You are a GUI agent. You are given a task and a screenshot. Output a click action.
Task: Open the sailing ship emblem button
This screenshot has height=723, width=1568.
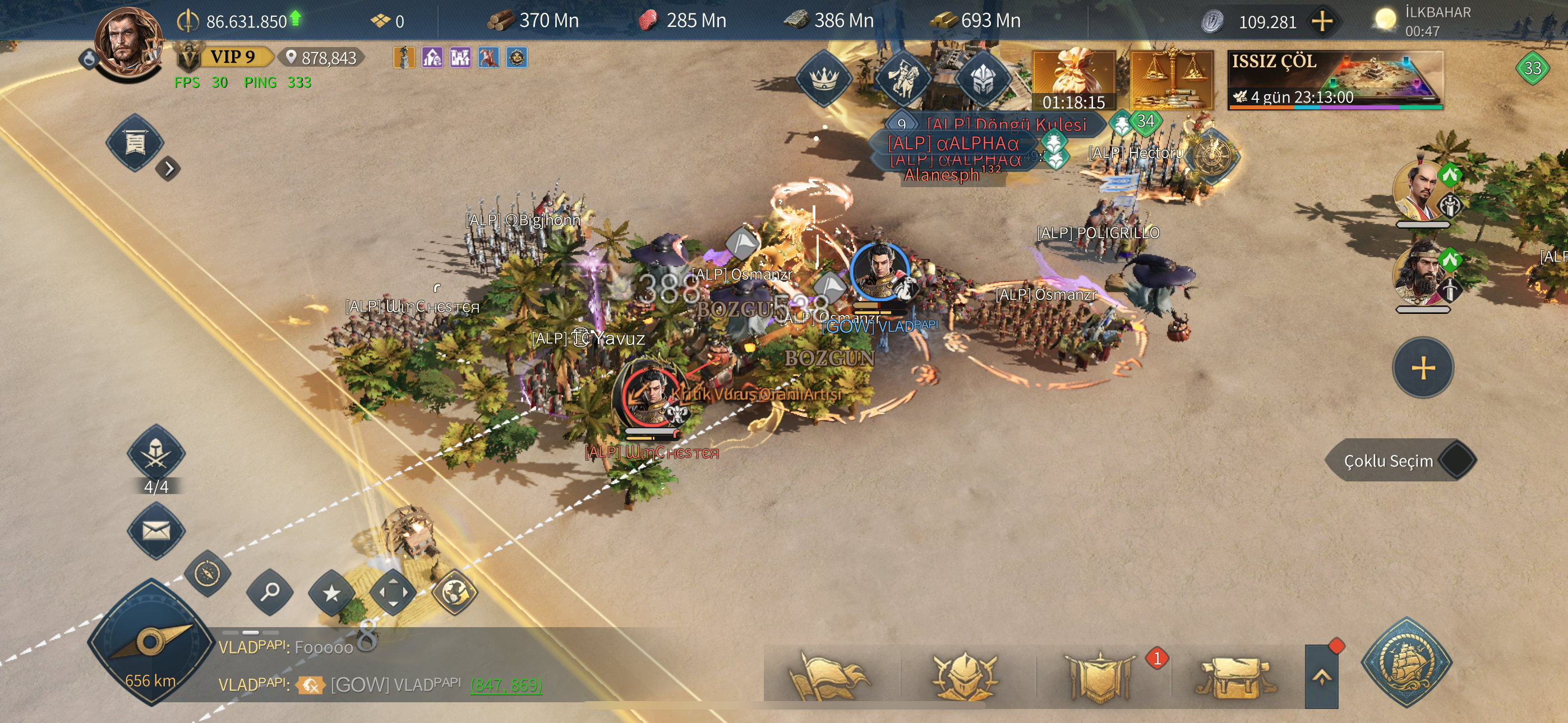(x=1406, y=662)
